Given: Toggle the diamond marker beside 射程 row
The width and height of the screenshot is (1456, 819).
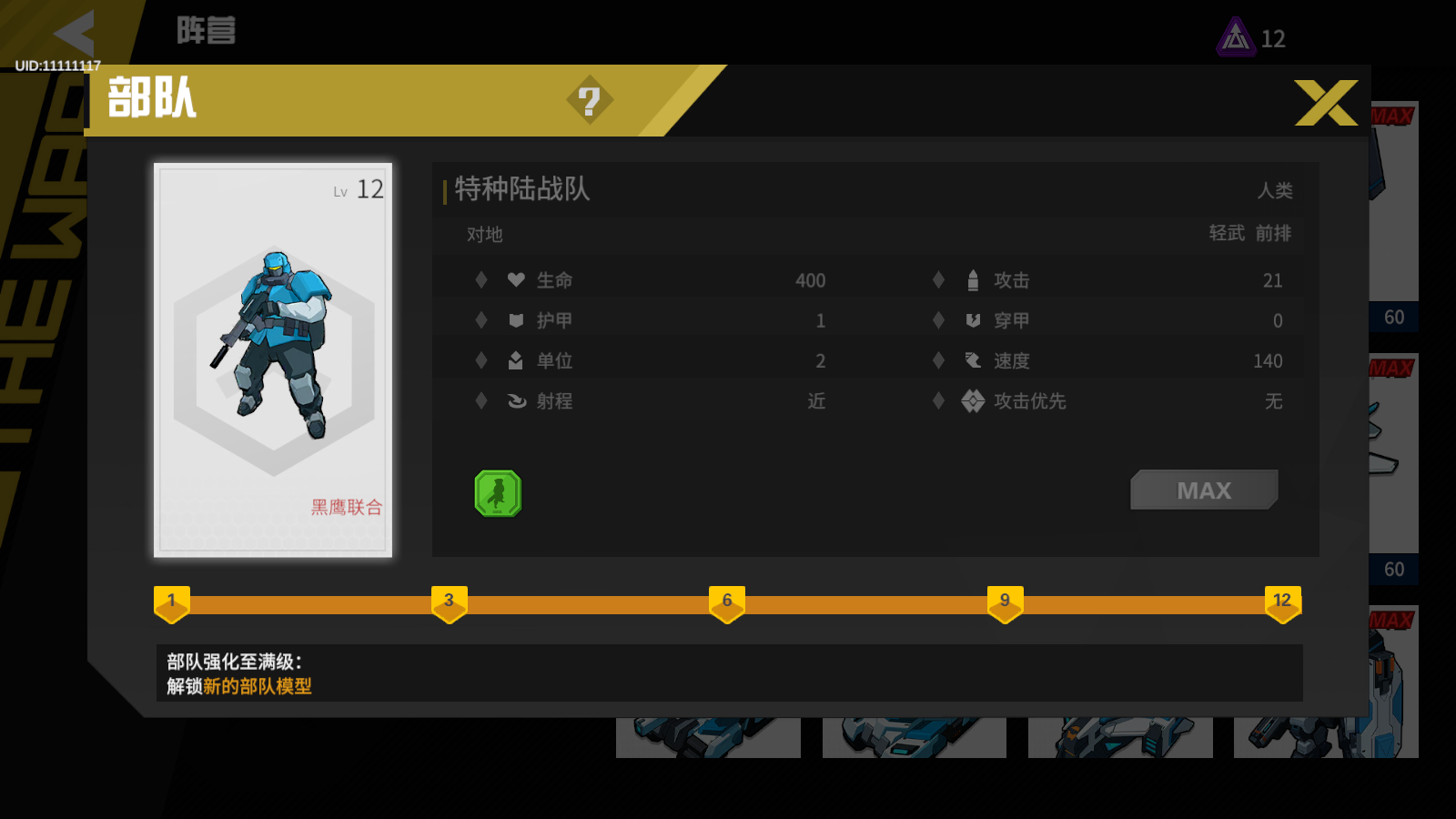Looking at the screenshot, I should [480, 401].
